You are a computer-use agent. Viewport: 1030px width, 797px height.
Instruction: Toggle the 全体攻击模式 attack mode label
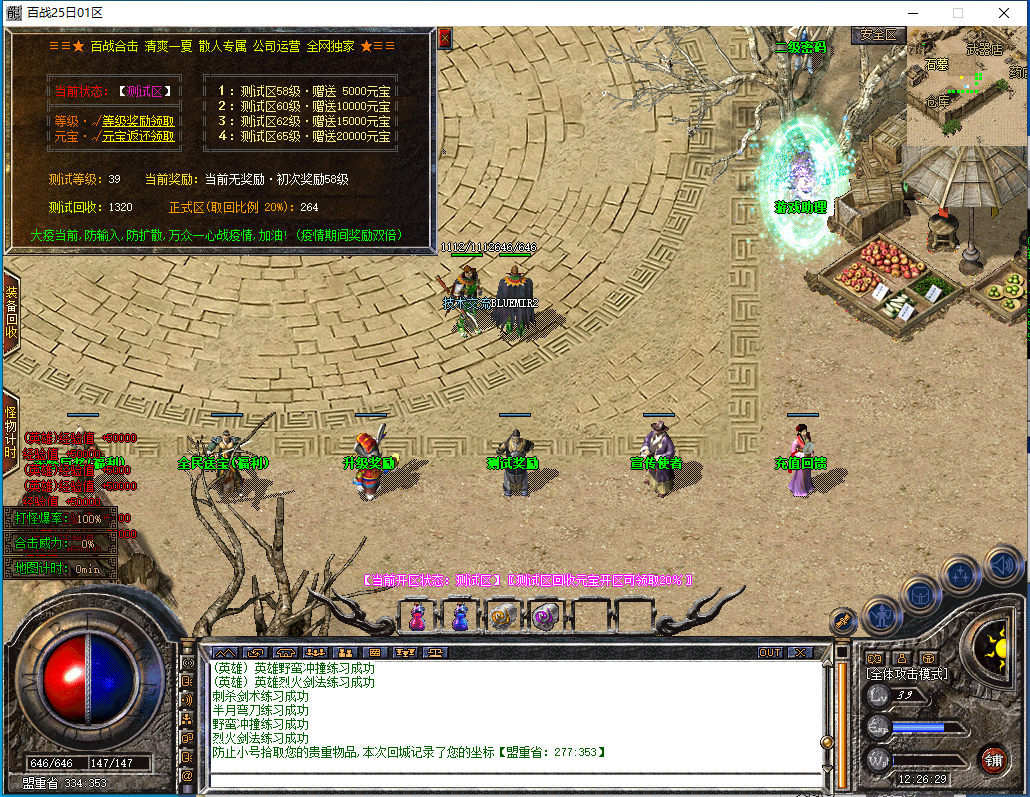pyautogui.click(x=907, y=674)
